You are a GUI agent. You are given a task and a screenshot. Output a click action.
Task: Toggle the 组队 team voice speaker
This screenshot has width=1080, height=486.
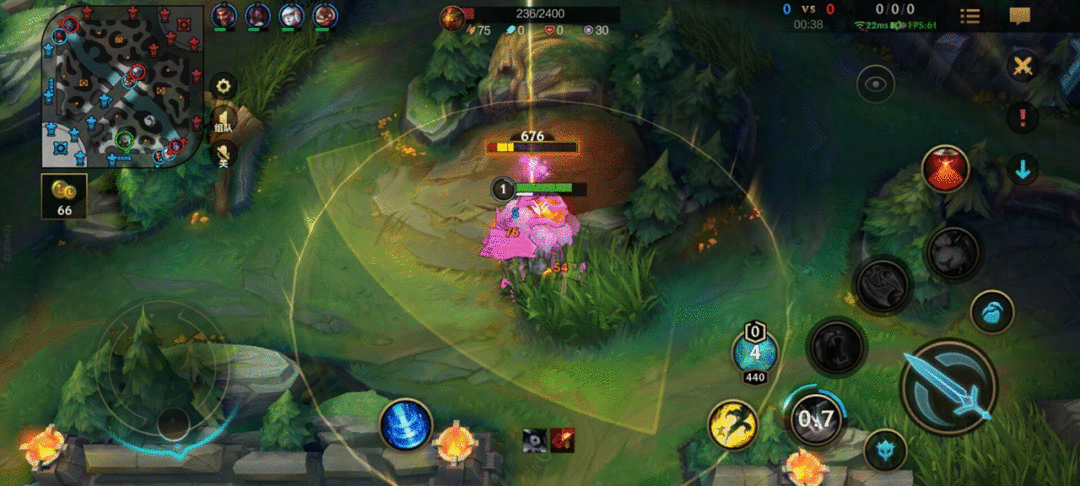click(223, 121)
